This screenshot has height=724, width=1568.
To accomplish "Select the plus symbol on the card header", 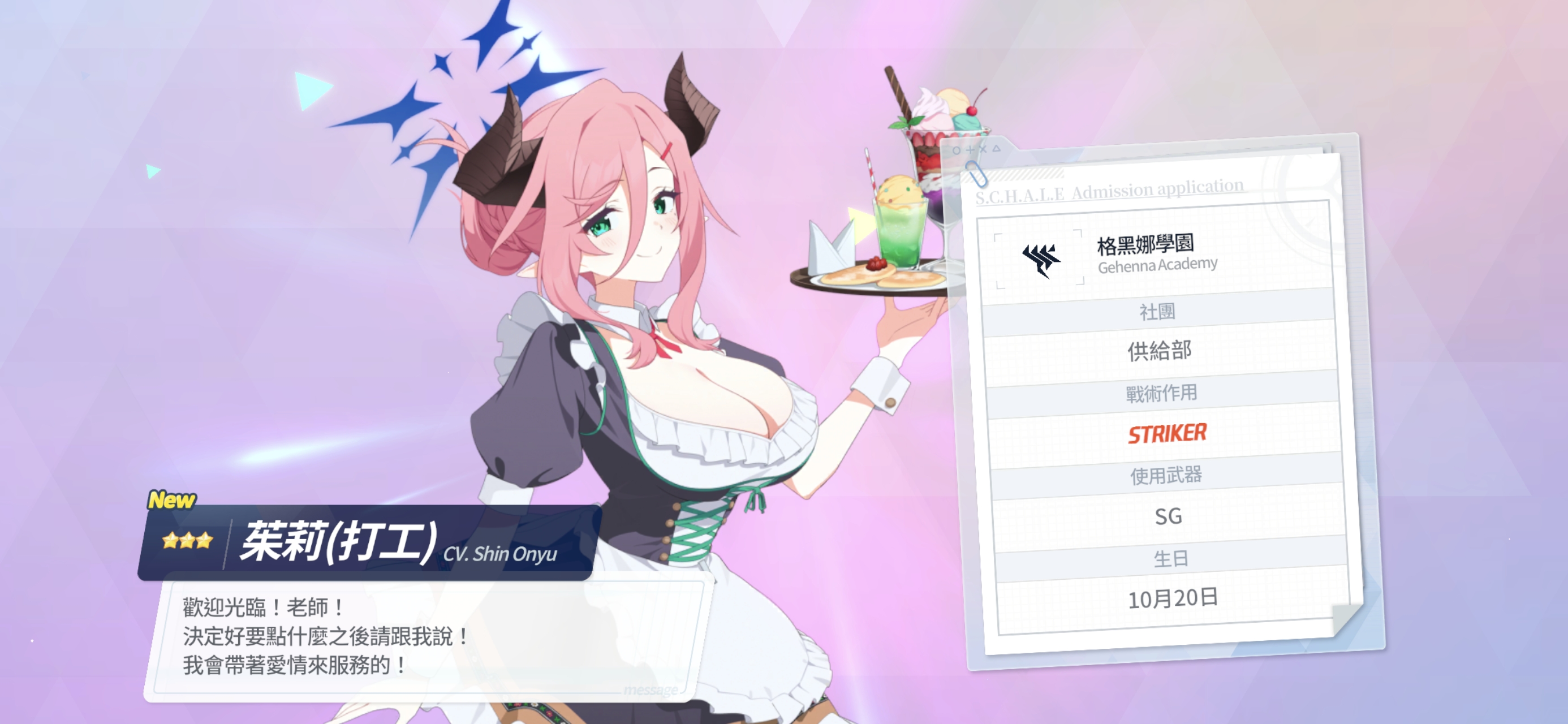I will point(971,150).
